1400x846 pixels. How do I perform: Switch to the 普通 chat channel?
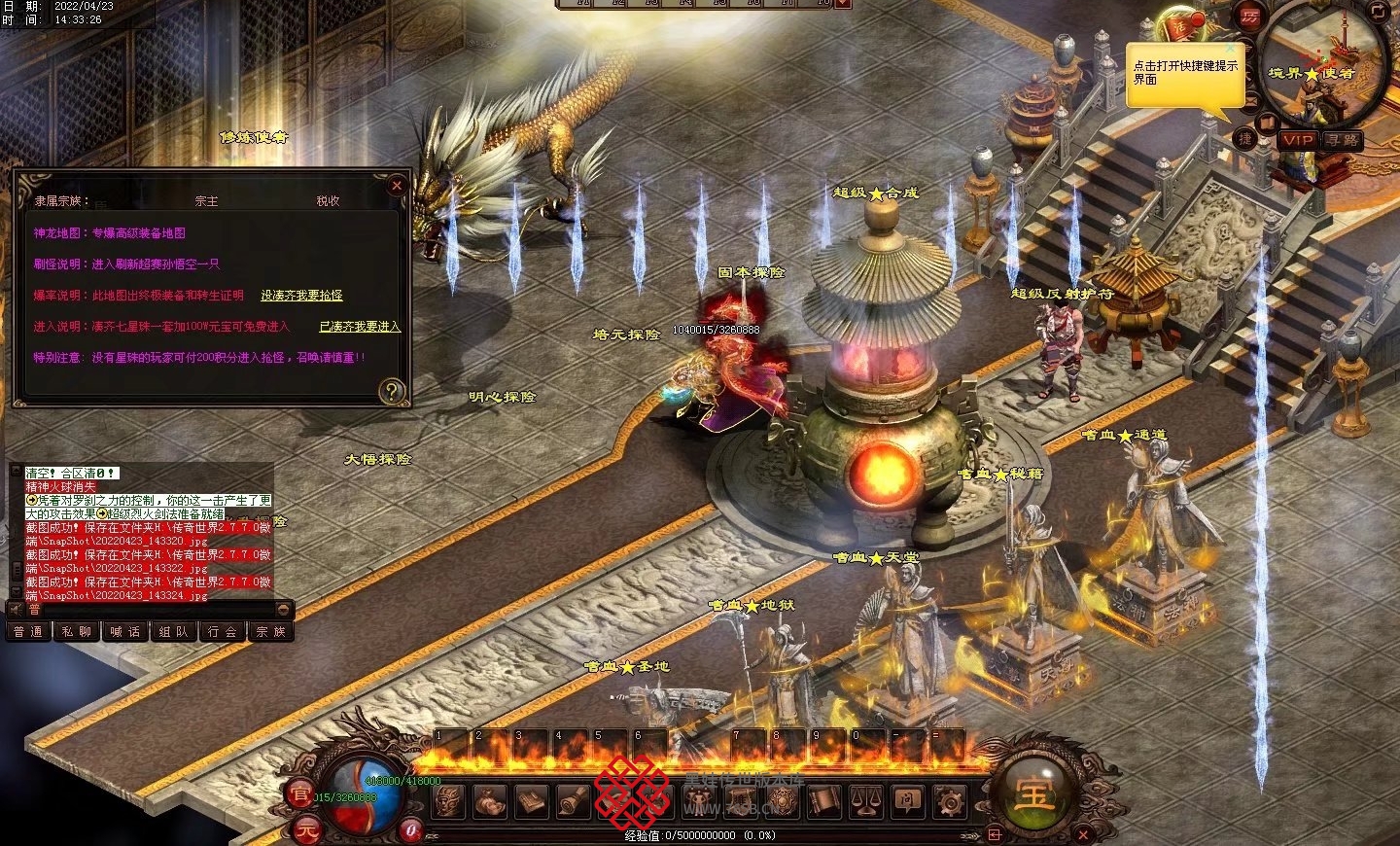(27, 632)
